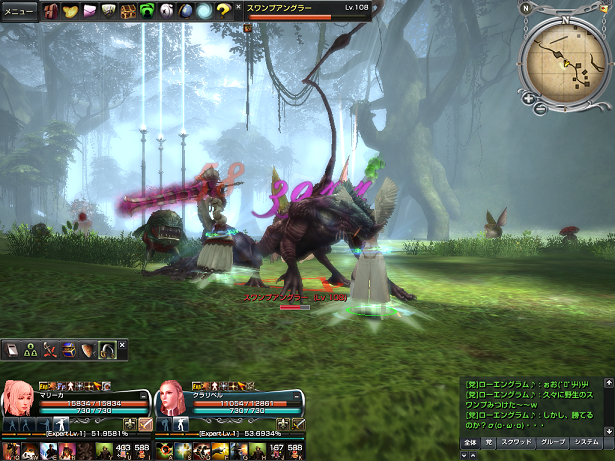
Task: Select the green figure icon in top toolbar
Action: [147, 12]
